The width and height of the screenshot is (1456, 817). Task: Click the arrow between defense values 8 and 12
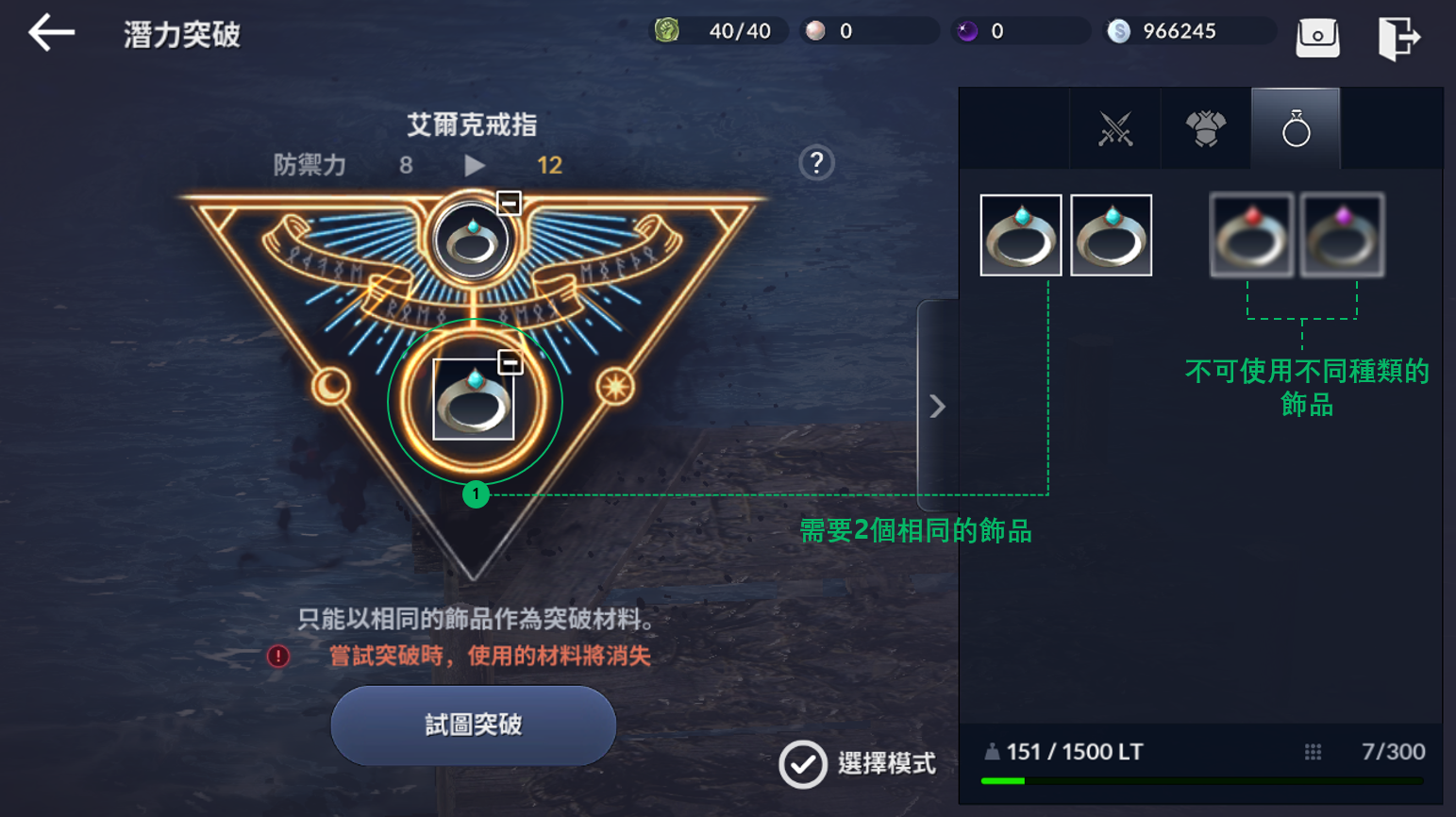475,163
